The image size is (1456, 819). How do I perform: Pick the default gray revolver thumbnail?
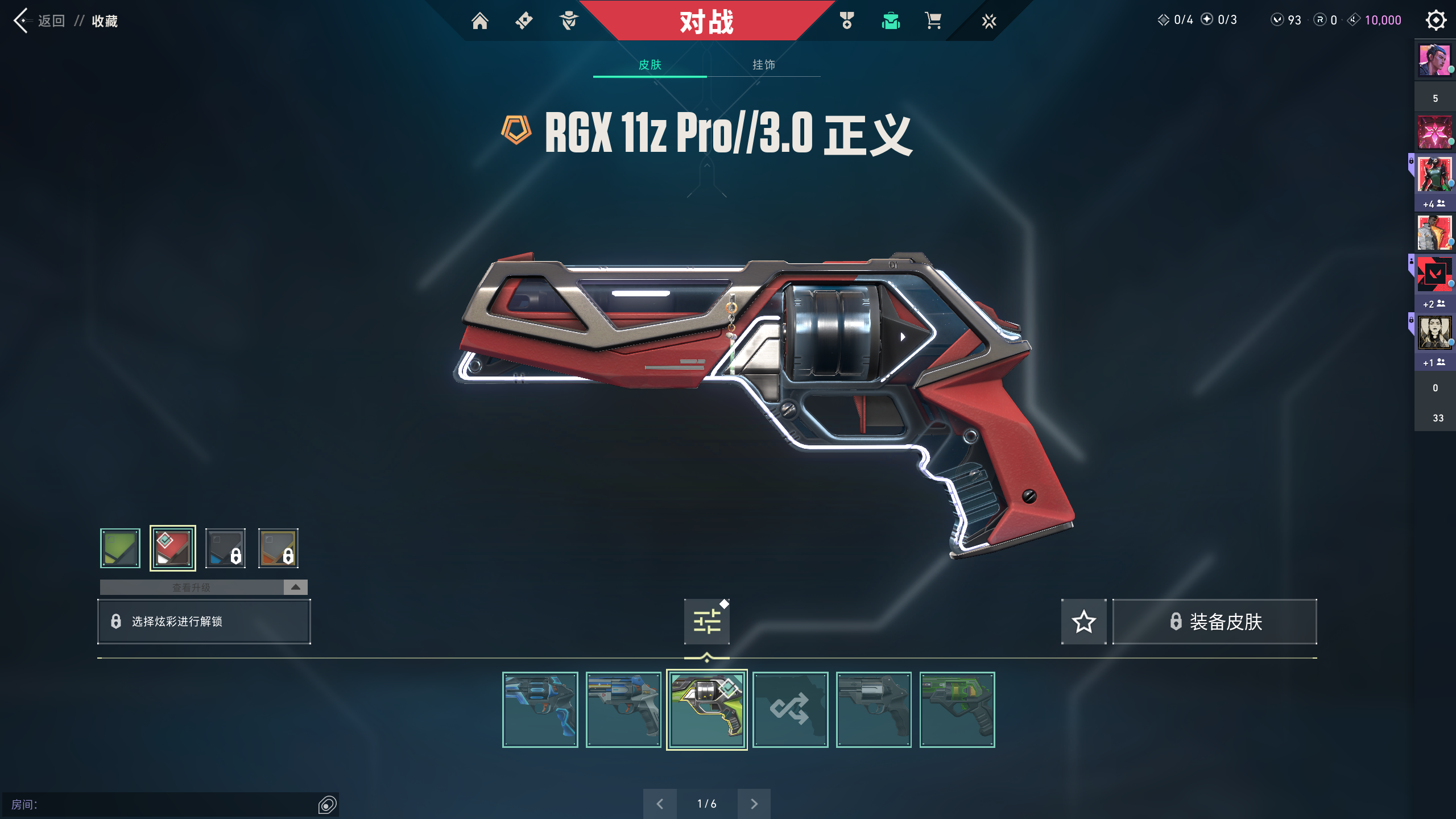pos(874,709)
